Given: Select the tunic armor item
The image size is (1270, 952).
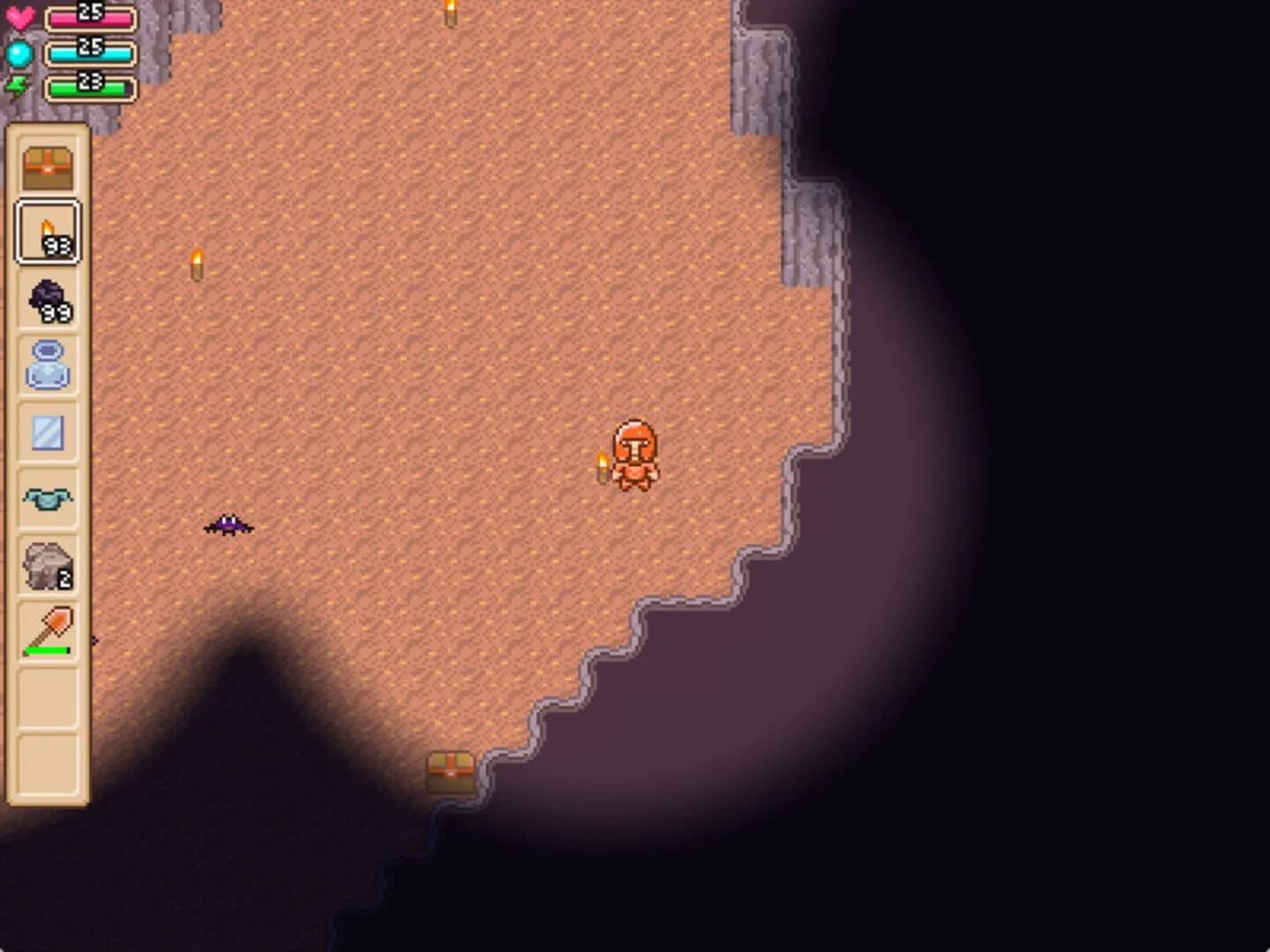Looking at the screenshot, I should coord(47,496).
